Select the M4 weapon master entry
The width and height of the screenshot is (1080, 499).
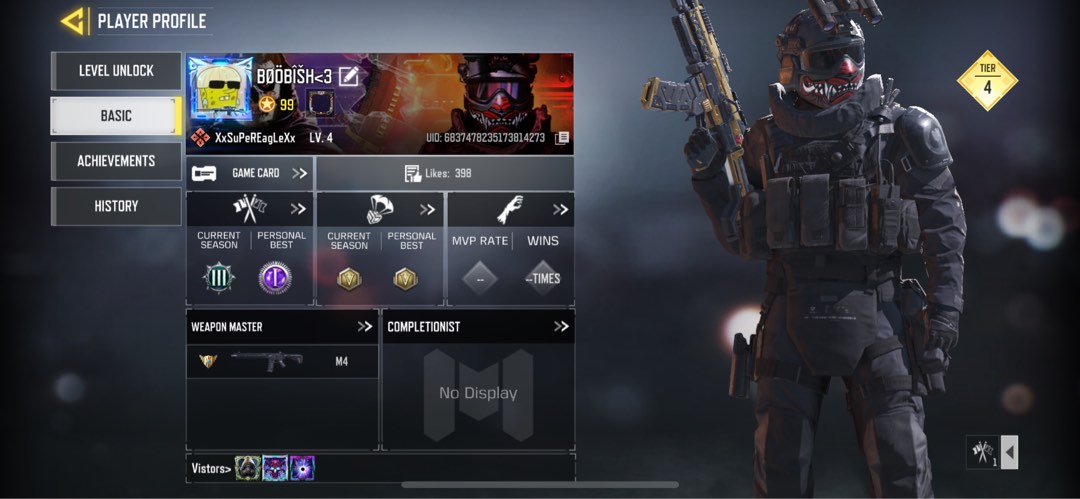click(282, 361)
